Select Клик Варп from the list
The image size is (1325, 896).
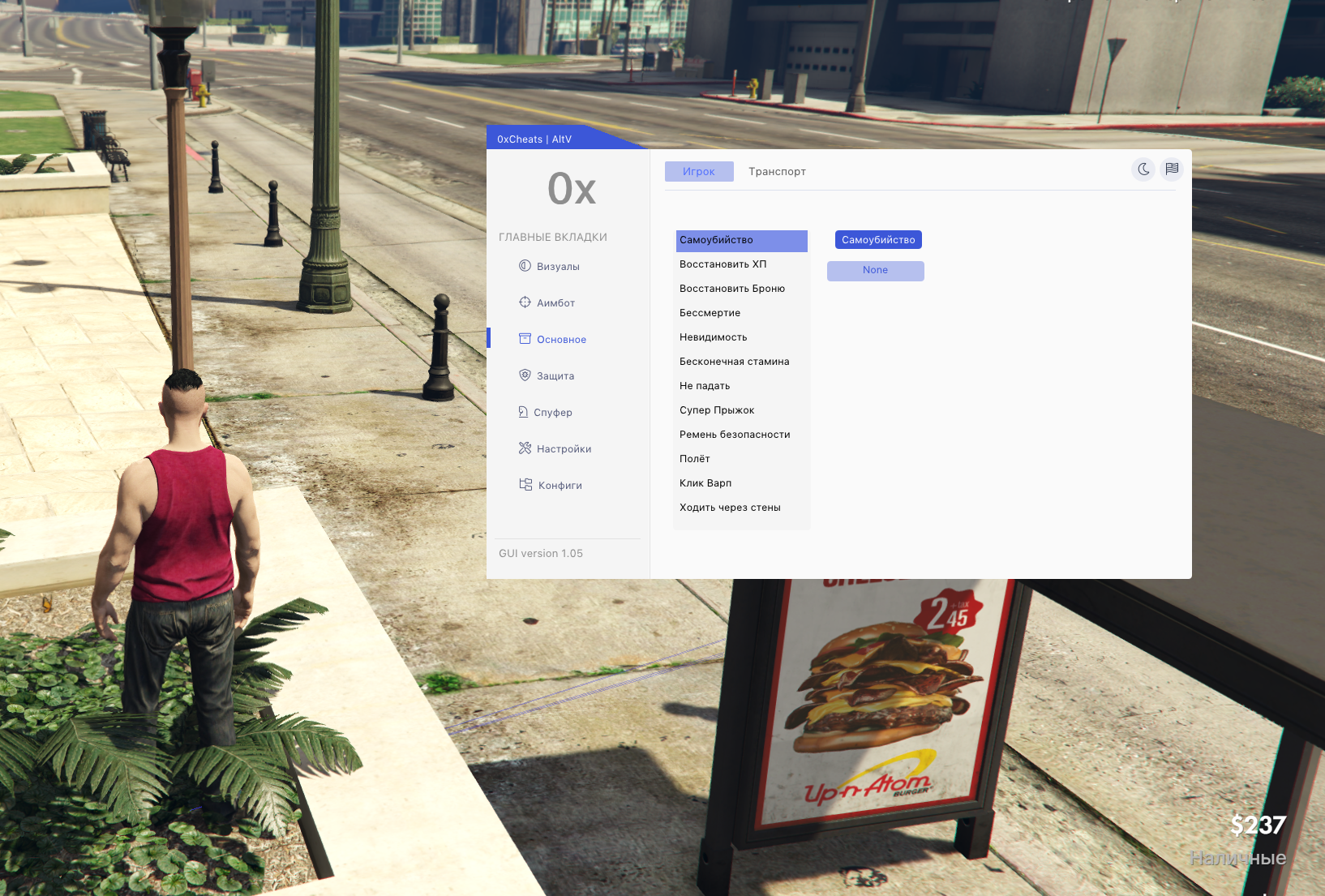pos(705,483)
